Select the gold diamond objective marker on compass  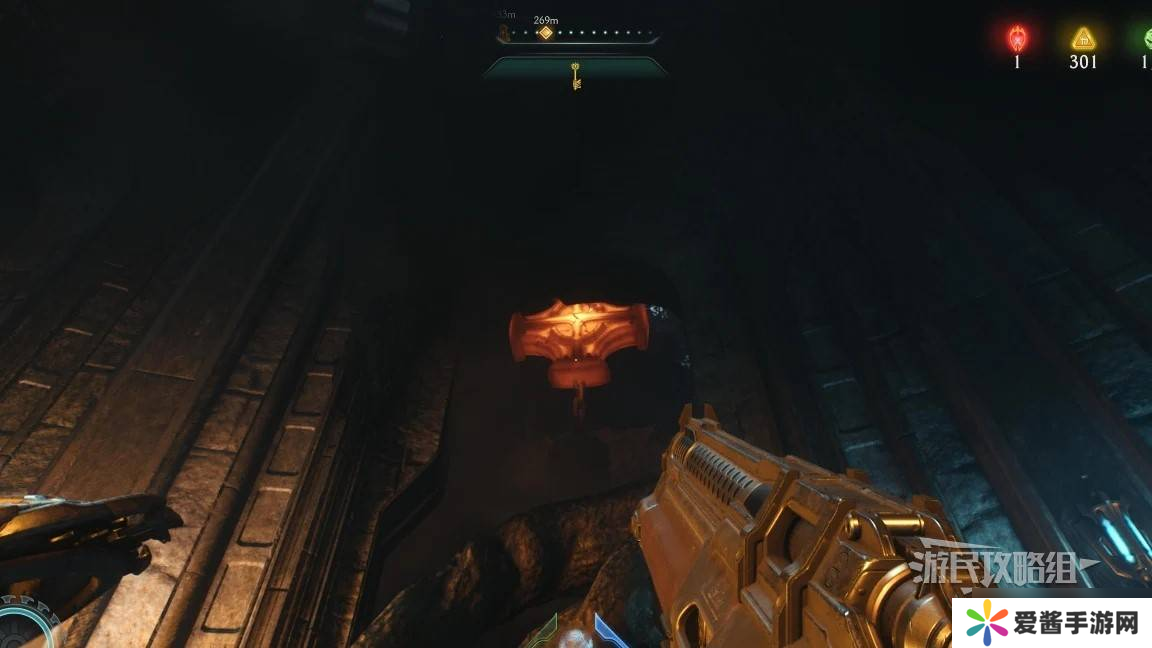click(545, 33)
